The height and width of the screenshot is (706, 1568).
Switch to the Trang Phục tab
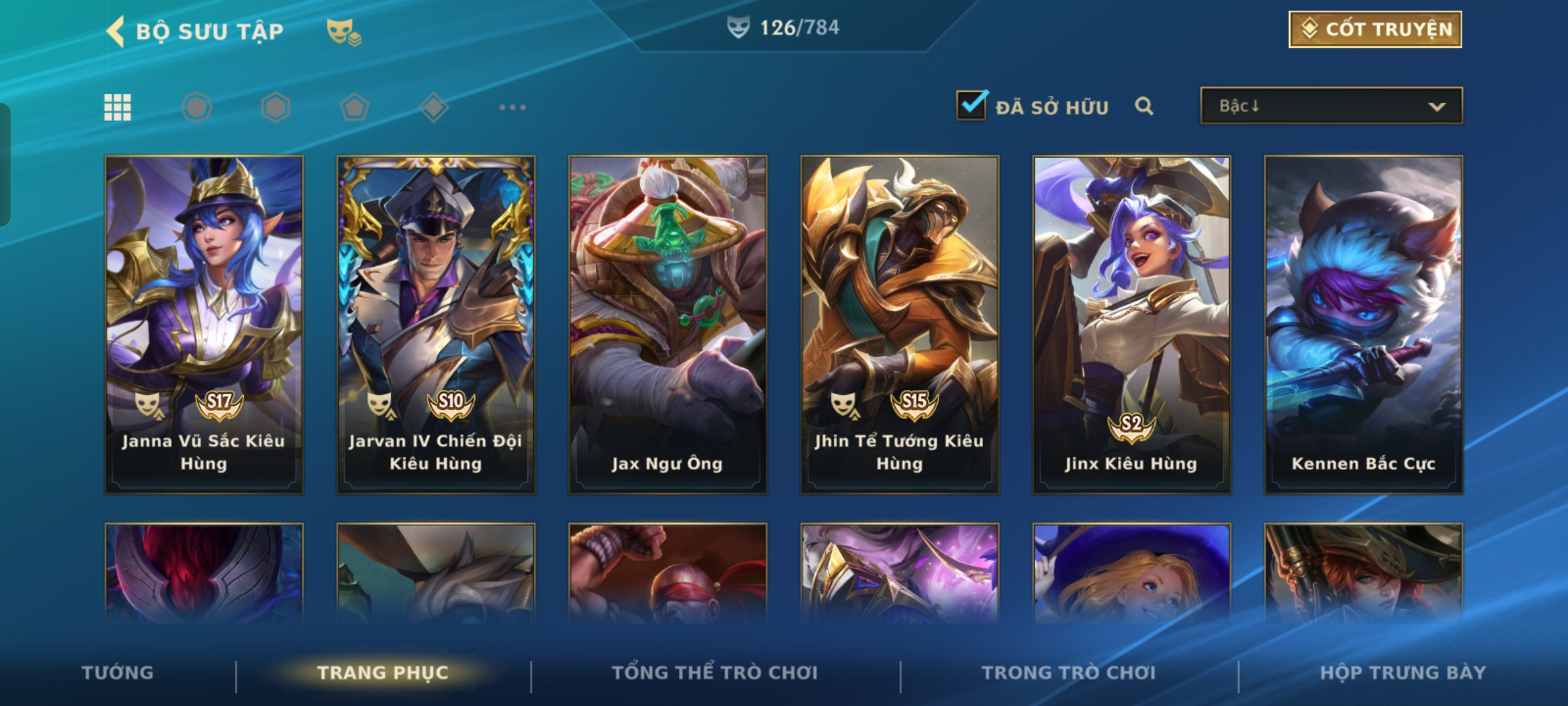[383, 672]
